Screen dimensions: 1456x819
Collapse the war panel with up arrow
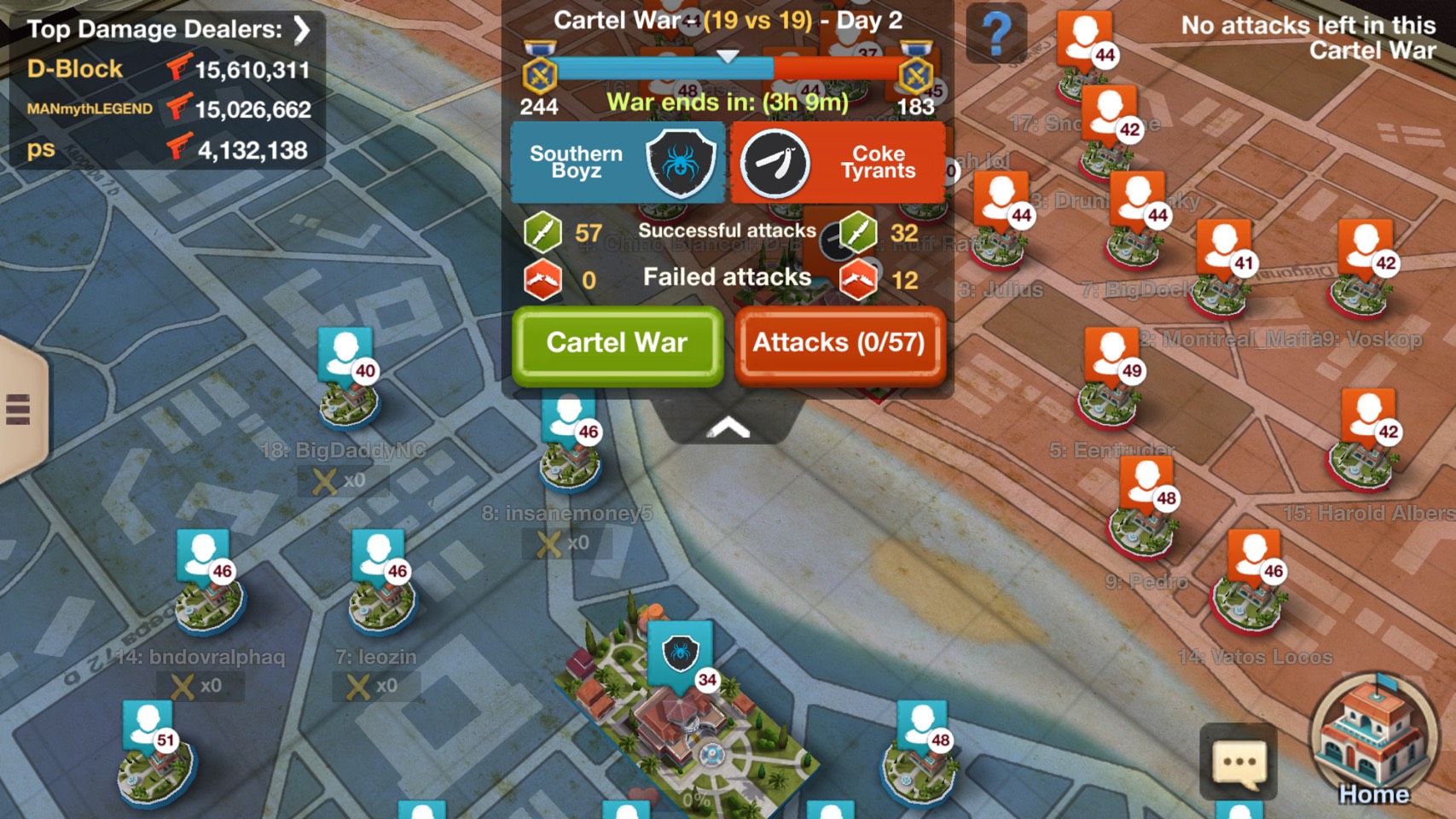(728, 427)
